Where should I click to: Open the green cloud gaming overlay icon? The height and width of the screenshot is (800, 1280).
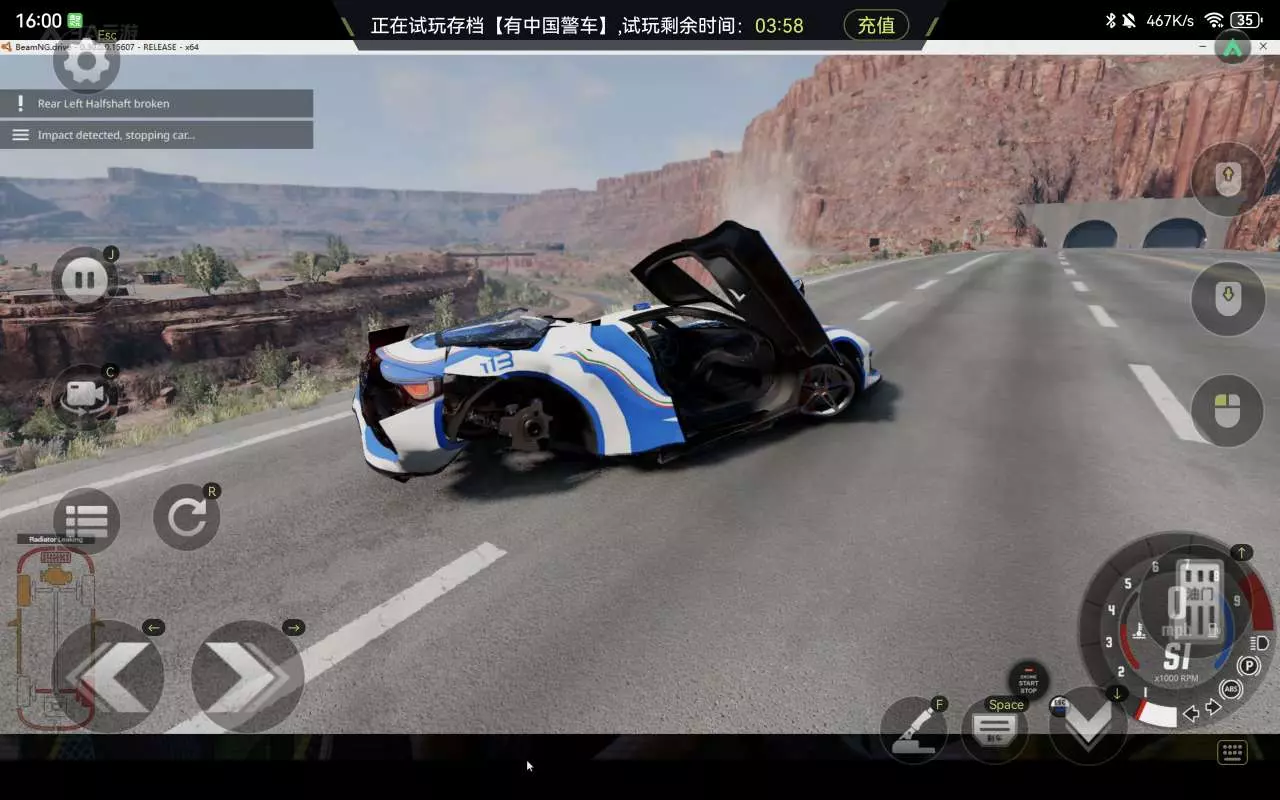coord(1232,47)
